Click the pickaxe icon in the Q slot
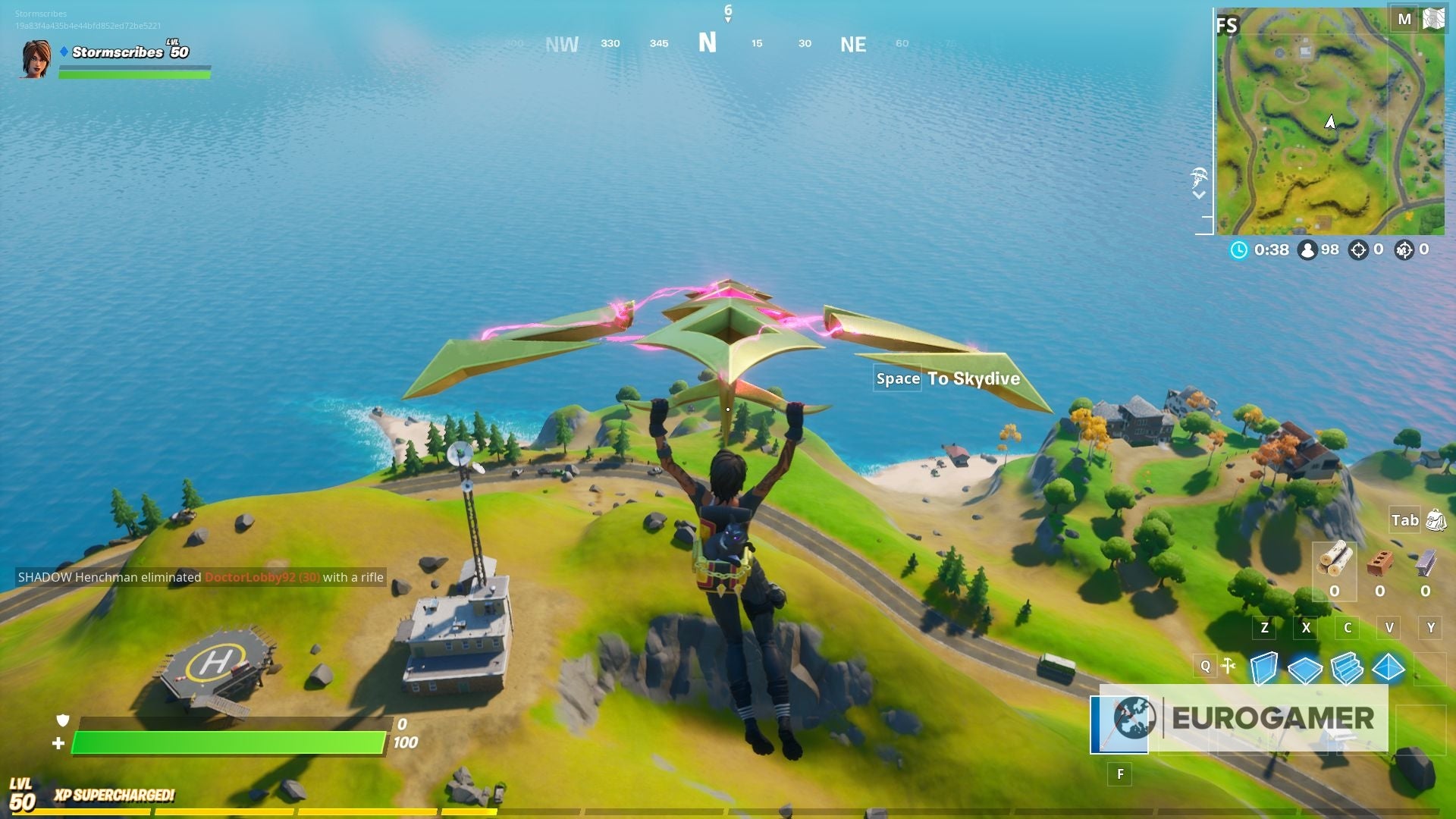This screenshot has height=819, width=1456. [x=1227, y=665]
